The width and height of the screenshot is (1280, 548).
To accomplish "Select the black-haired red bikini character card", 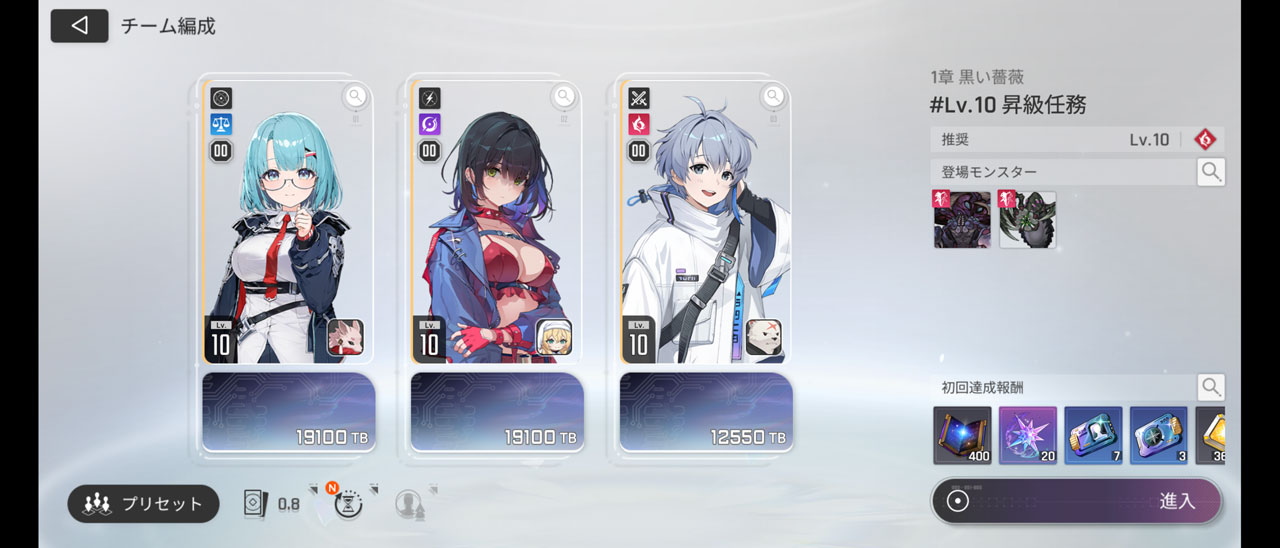I will click(490, 220).
